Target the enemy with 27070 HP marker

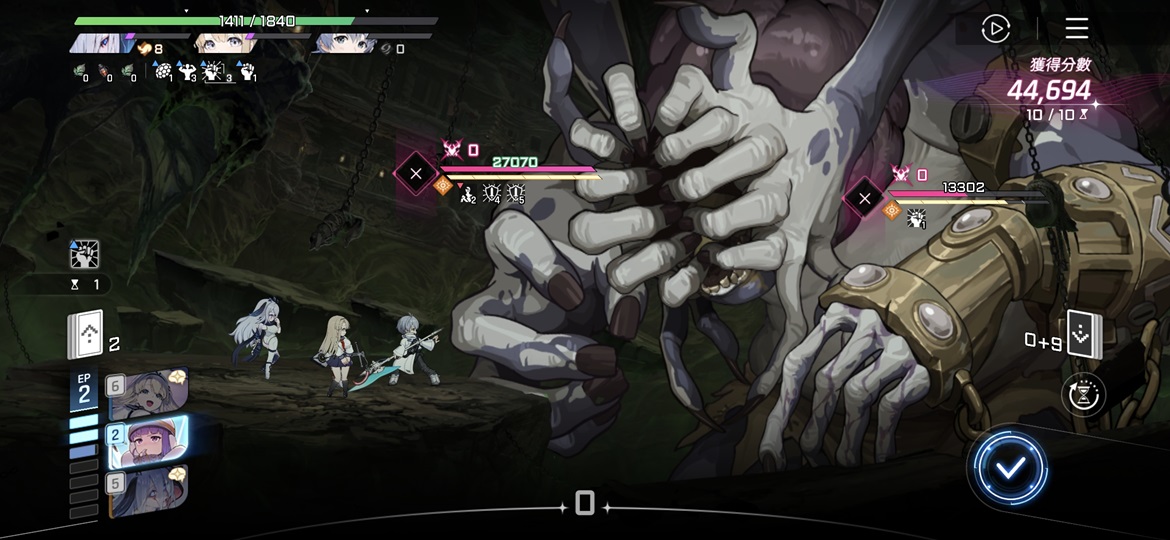(415, 174)
